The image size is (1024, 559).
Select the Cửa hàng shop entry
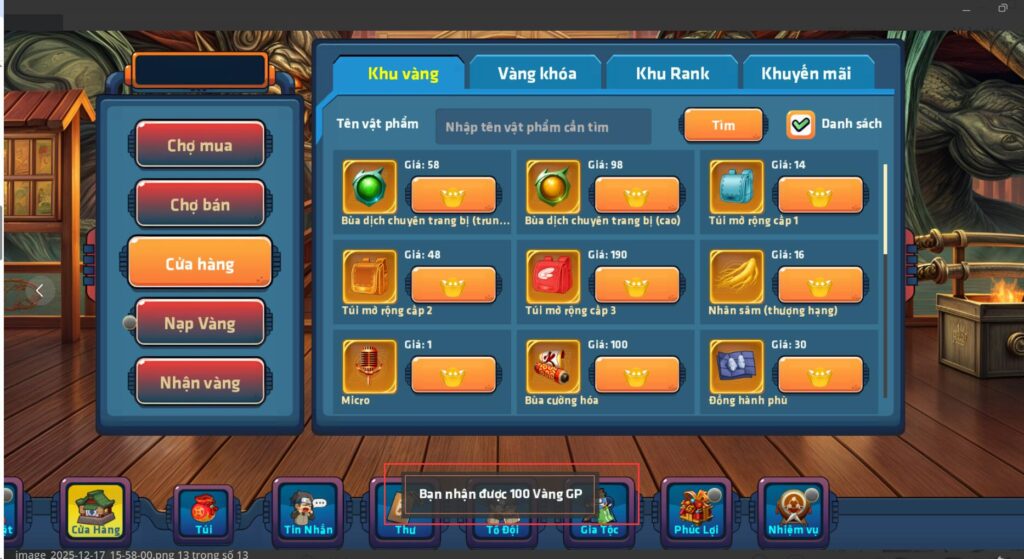coord(200,264)
